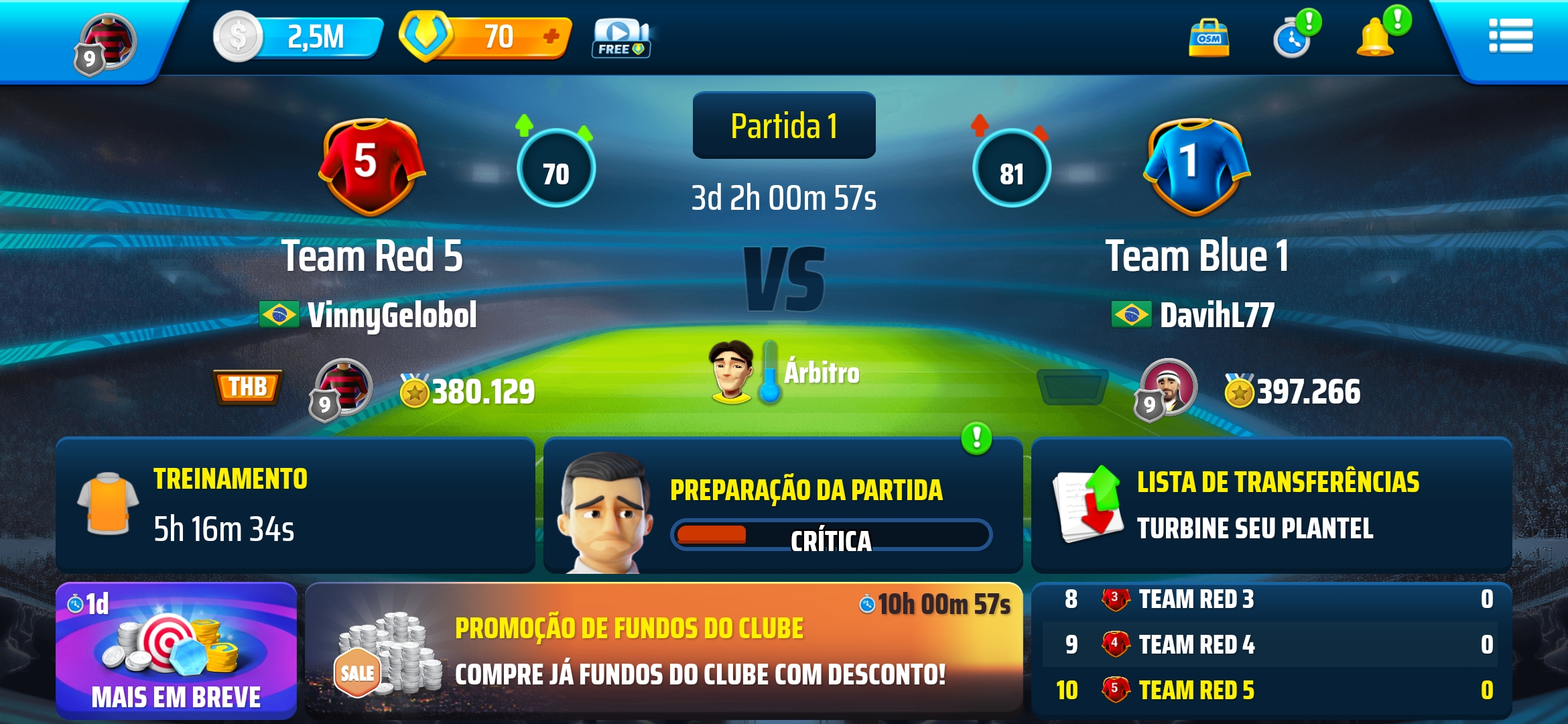The height and width of the screenshot is (724, 1568).
Task: Select Team Red 4 in league table
Action: pos(1196,644)
